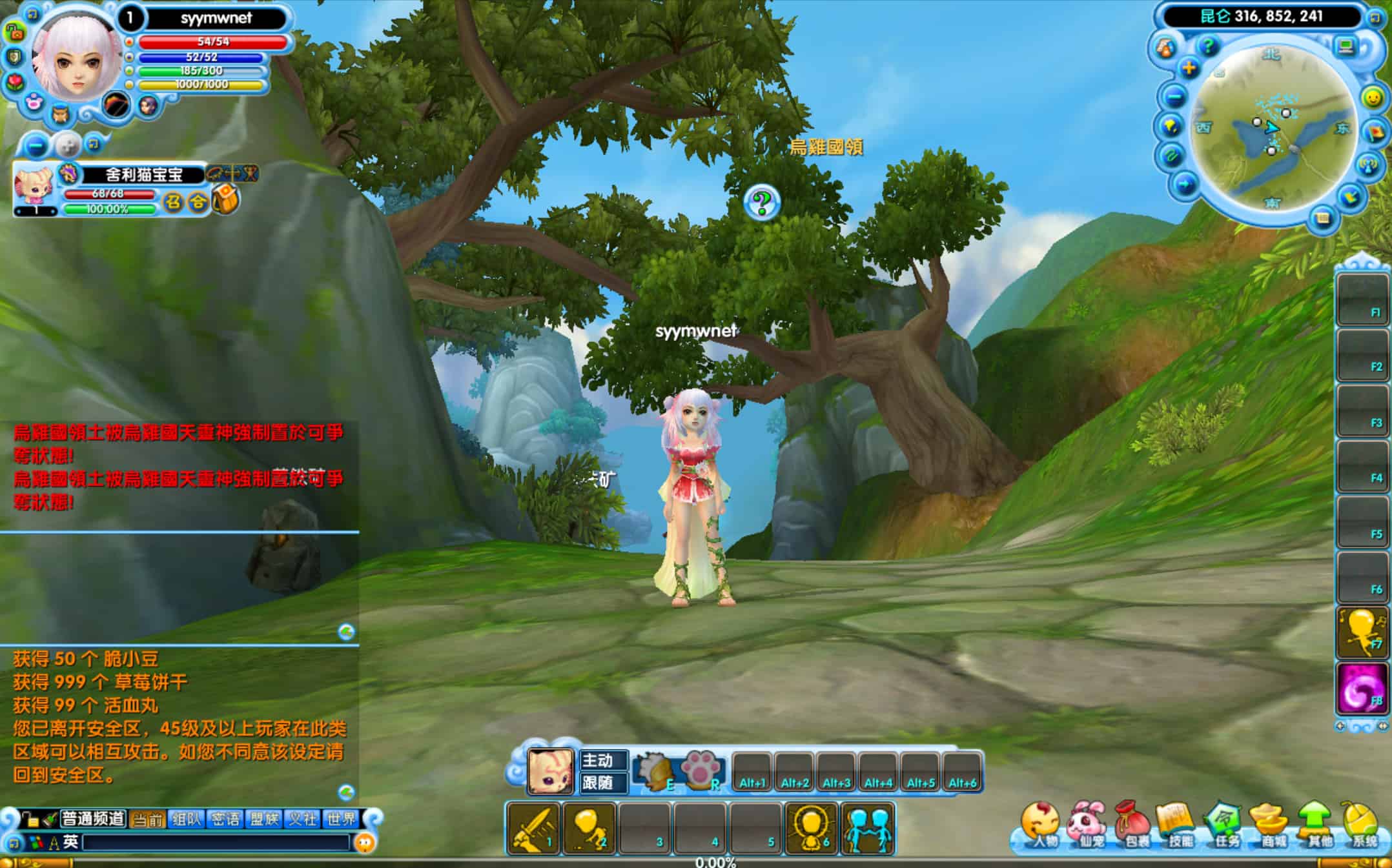Open the orange emoticon picker in chat
The image size is (1392, 868).
coord(365,842)
